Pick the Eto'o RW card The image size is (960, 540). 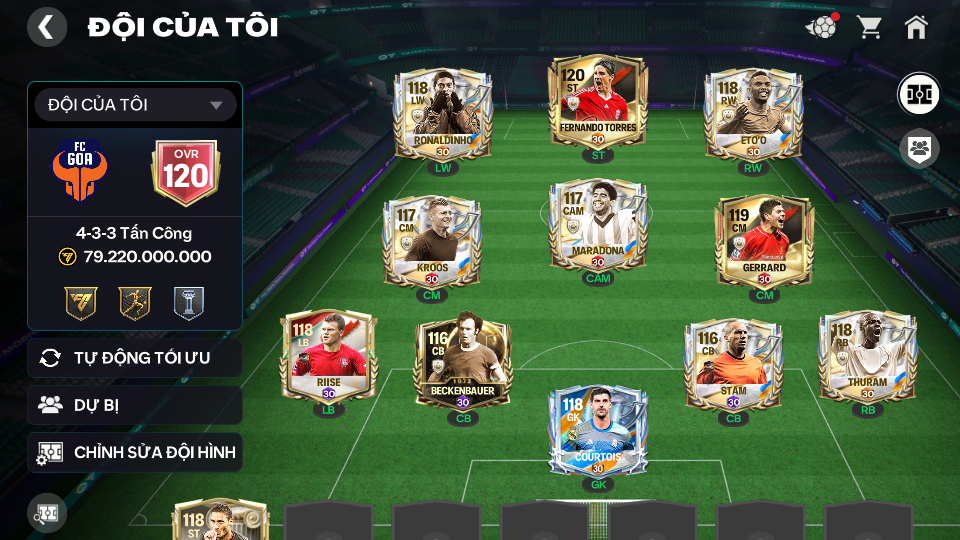click(x=752, y=116)
